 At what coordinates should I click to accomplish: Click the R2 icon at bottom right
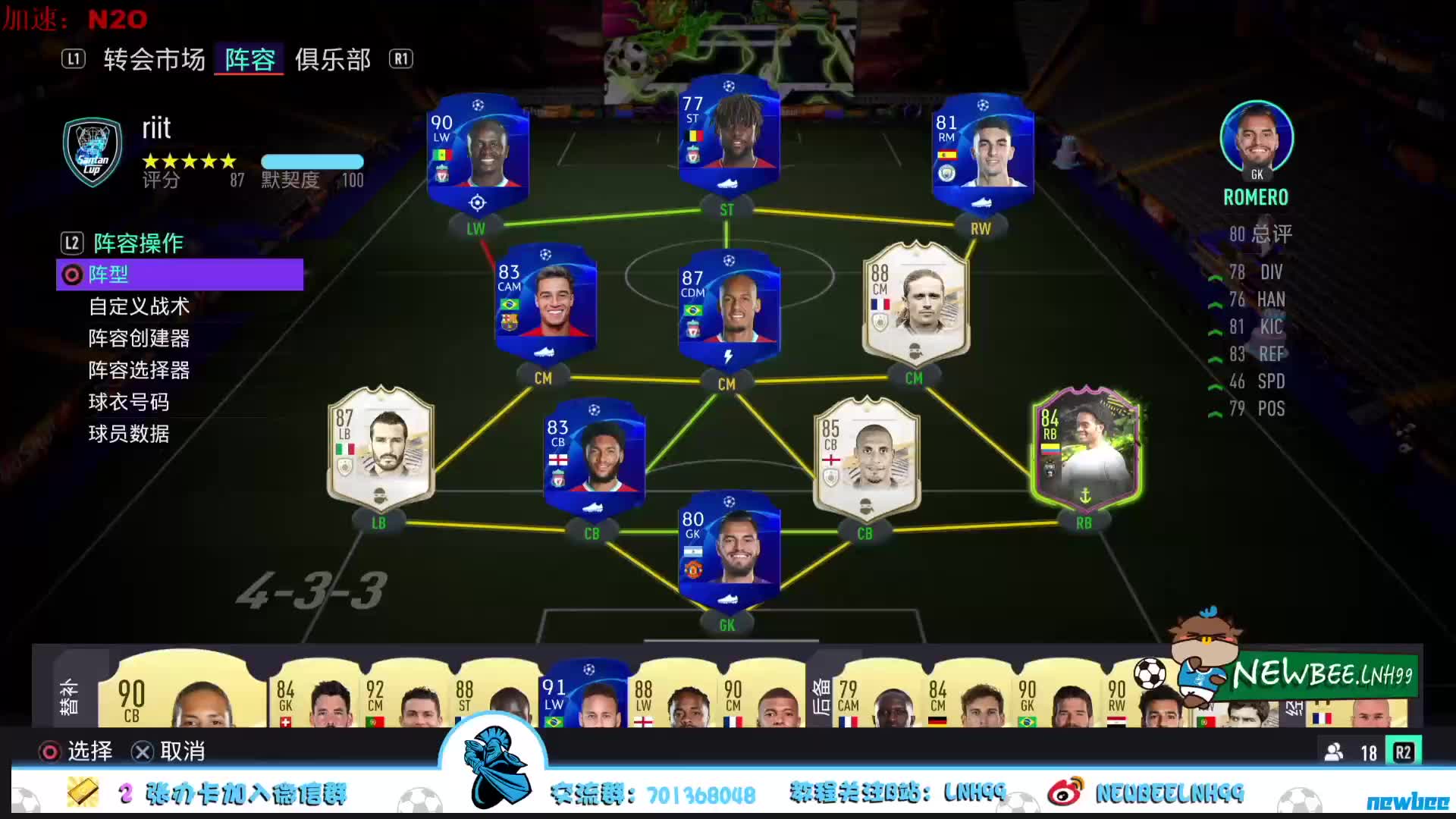pos(1404,752)
